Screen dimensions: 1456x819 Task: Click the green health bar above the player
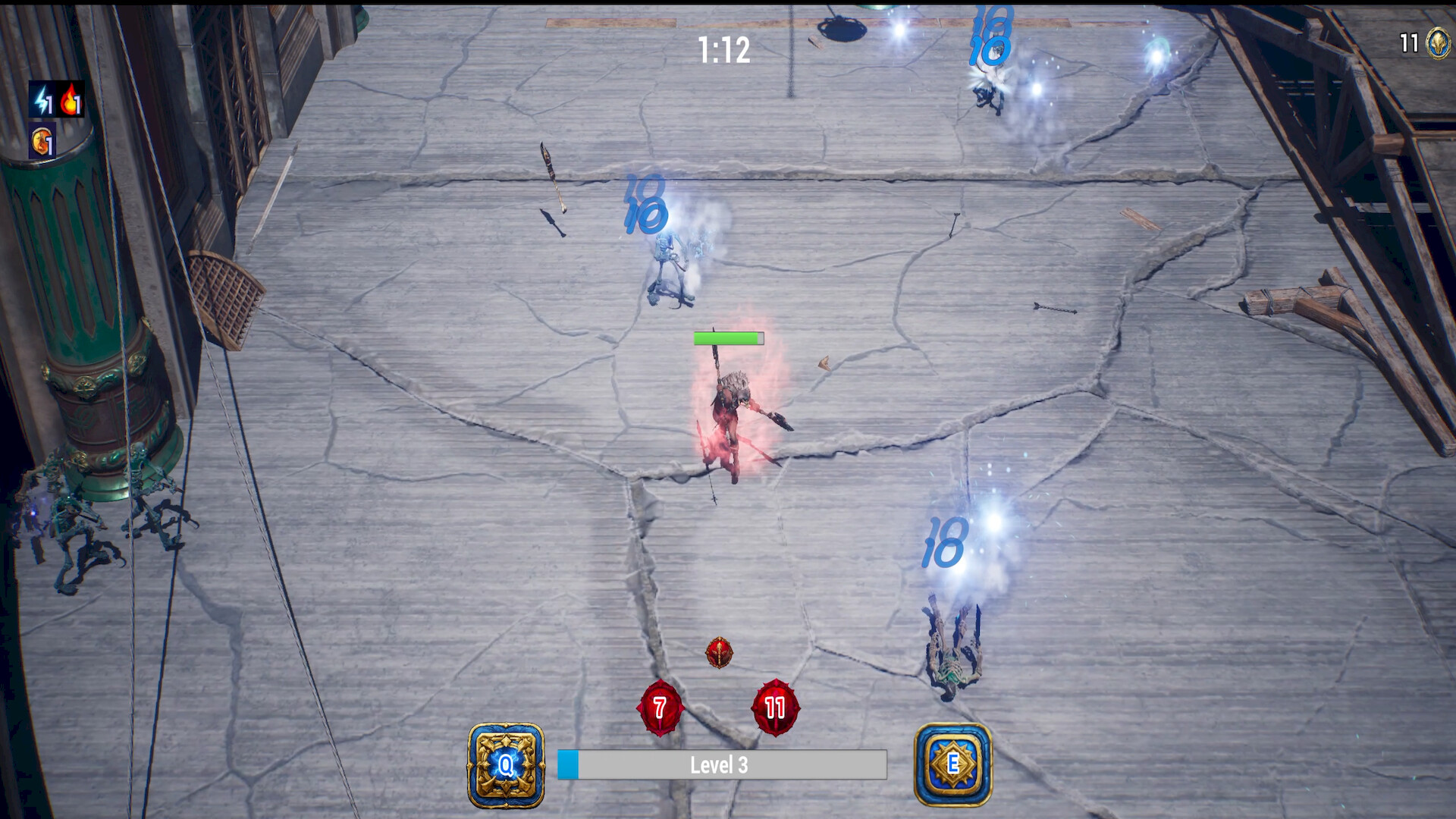tap(726, 340)
